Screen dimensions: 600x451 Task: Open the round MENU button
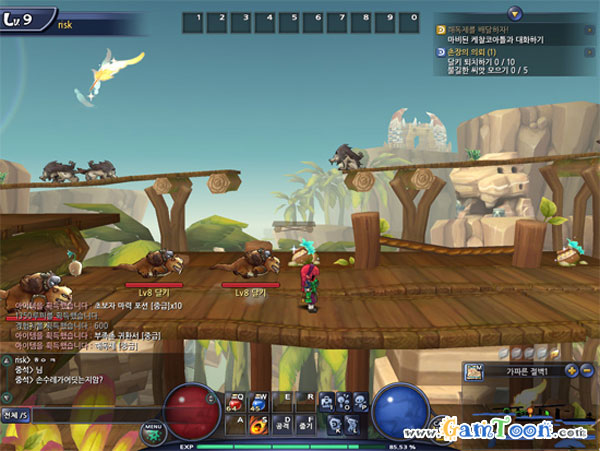[153, 431]
